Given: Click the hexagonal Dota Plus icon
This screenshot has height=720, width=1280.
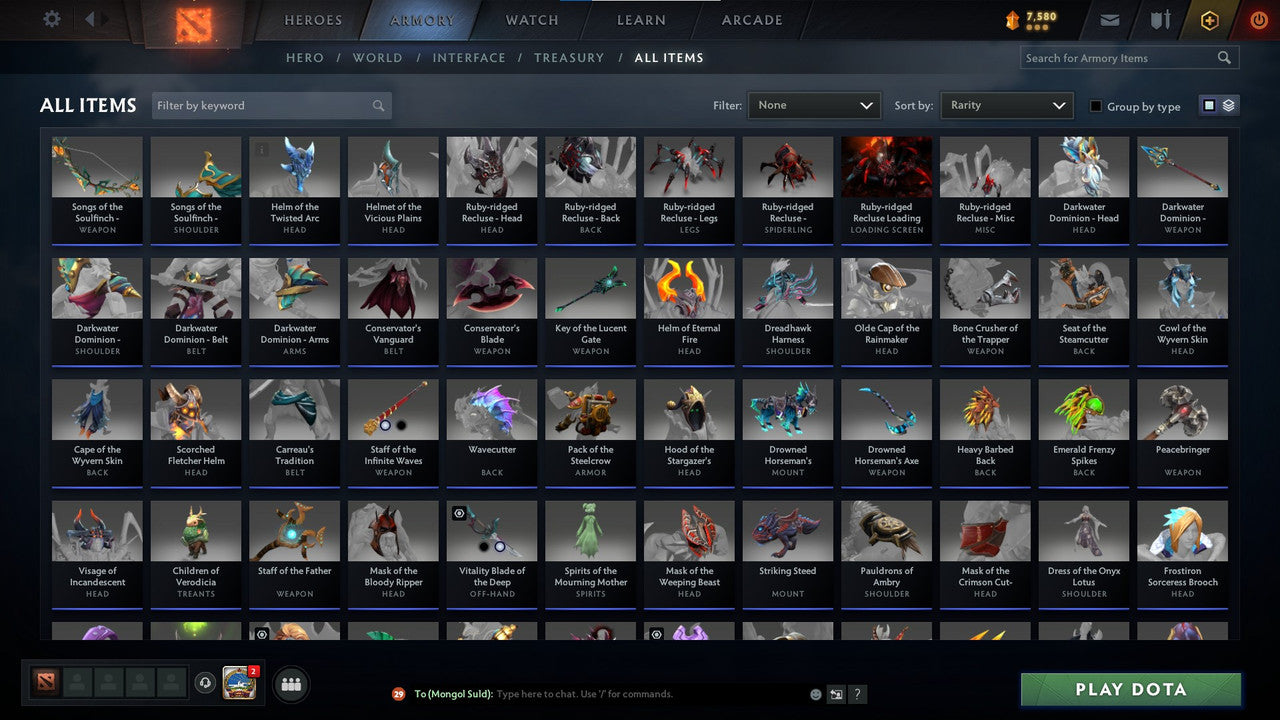Looking at the screenshot, I should (1209, 19).
